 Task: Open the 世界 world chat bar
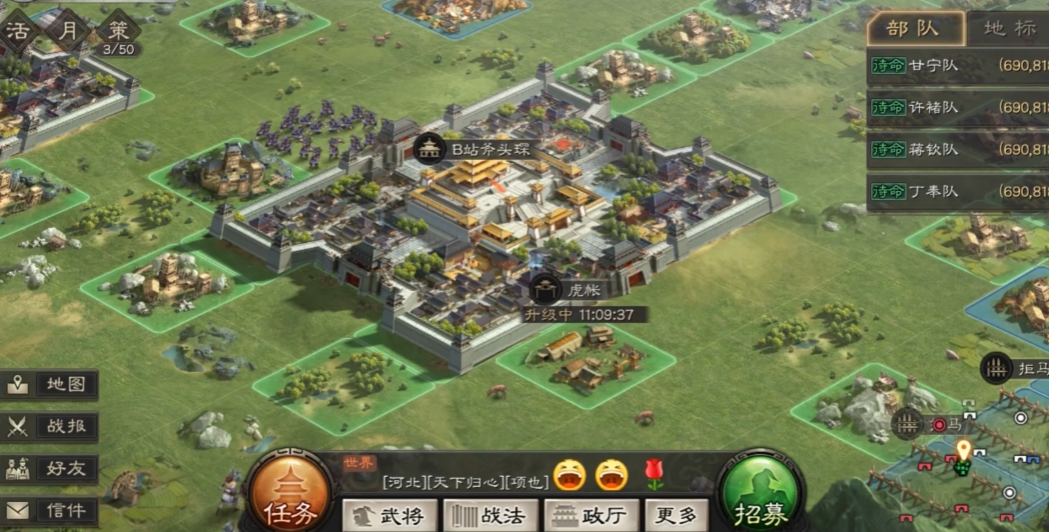click(x=478, y=475)
